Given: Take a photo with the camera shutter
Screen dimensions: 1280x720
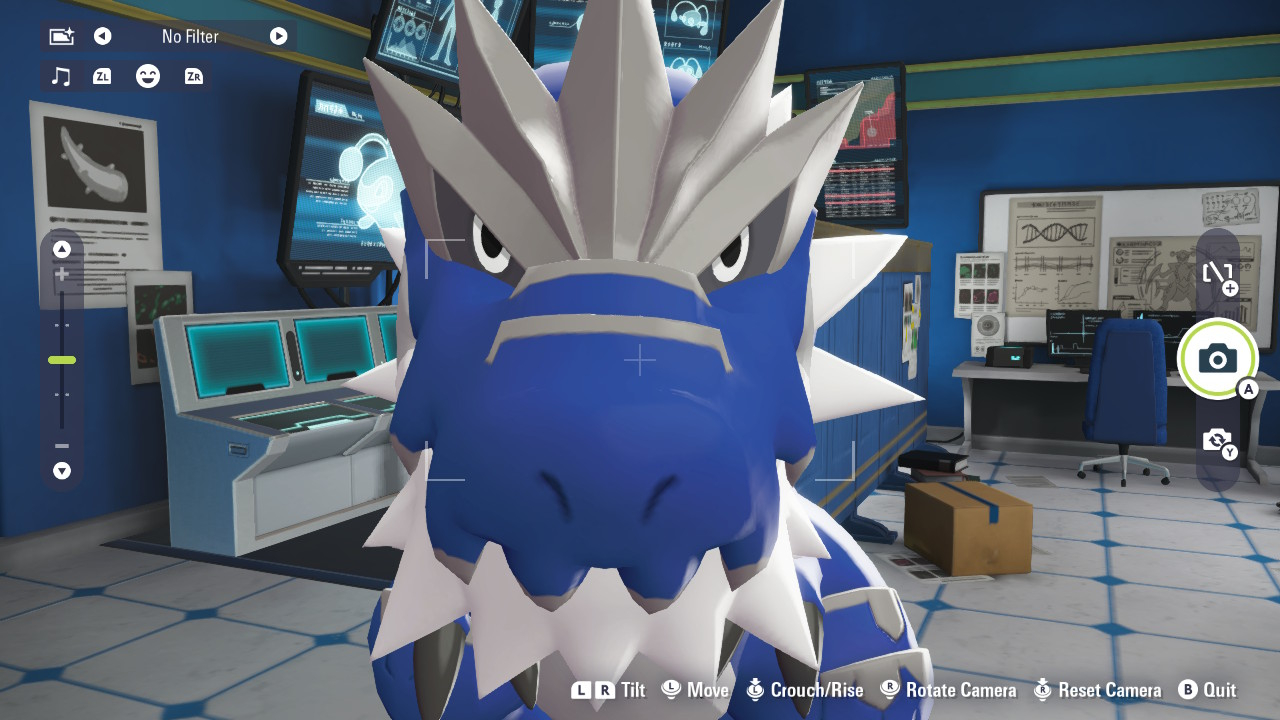Looking at the screenshot, I should point(1217,358).
